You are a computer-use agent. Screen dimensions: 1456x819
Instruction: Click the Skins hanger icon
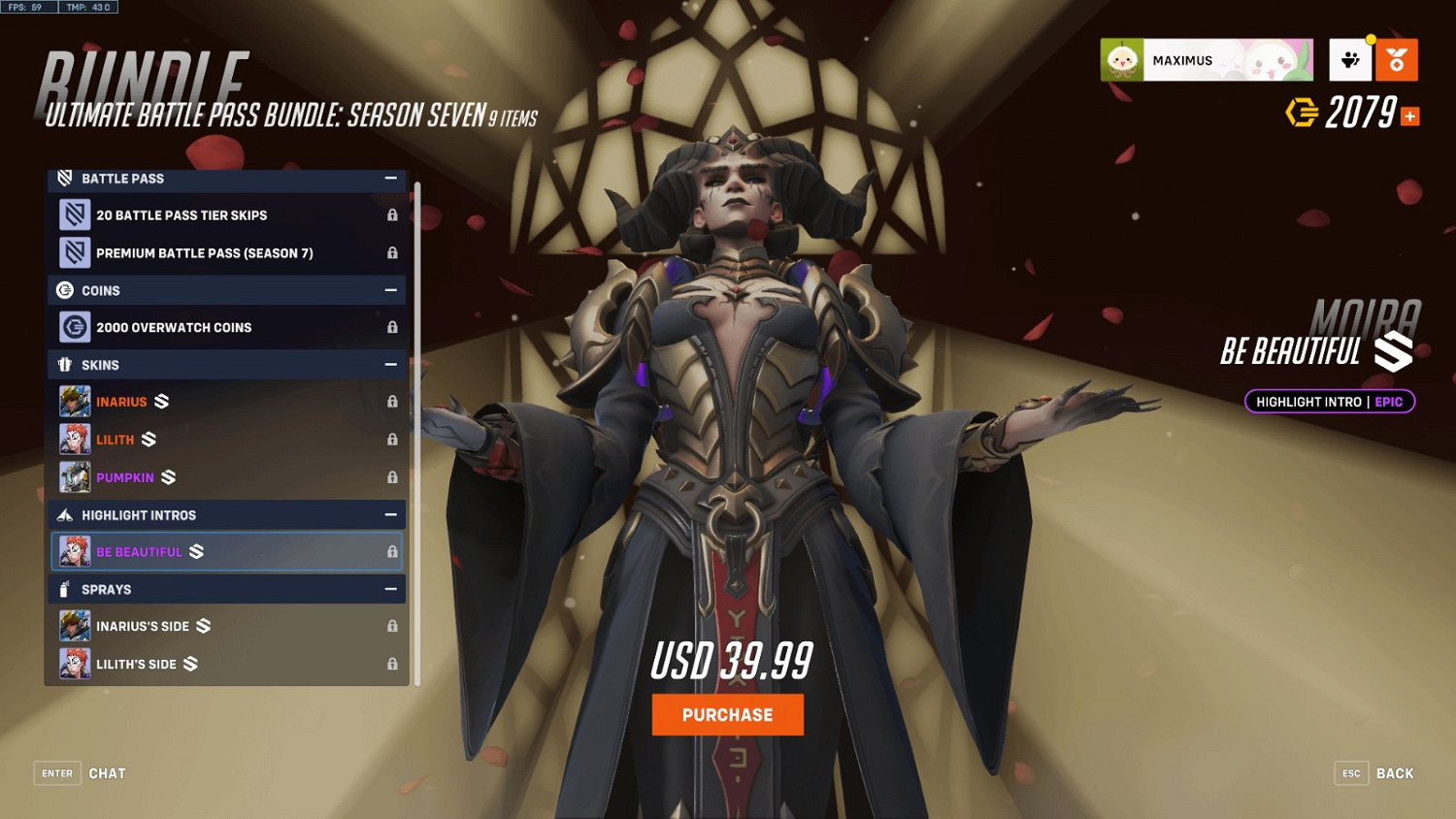pos(66,364)
